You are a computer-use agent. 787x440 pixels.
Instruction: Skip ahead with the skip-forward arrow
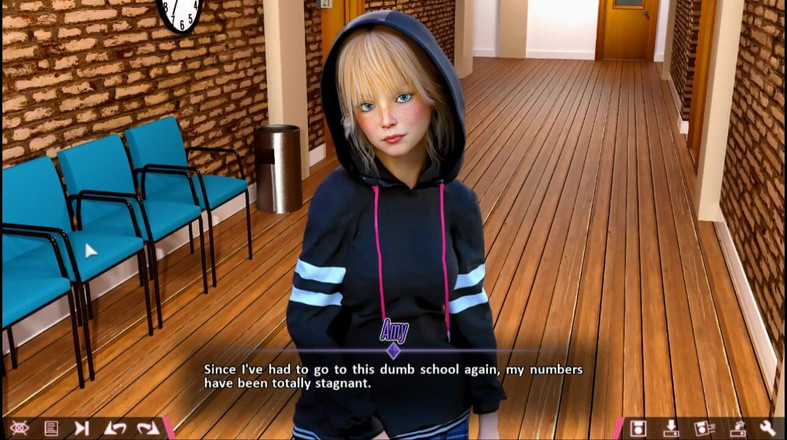[x=82, y=428]
